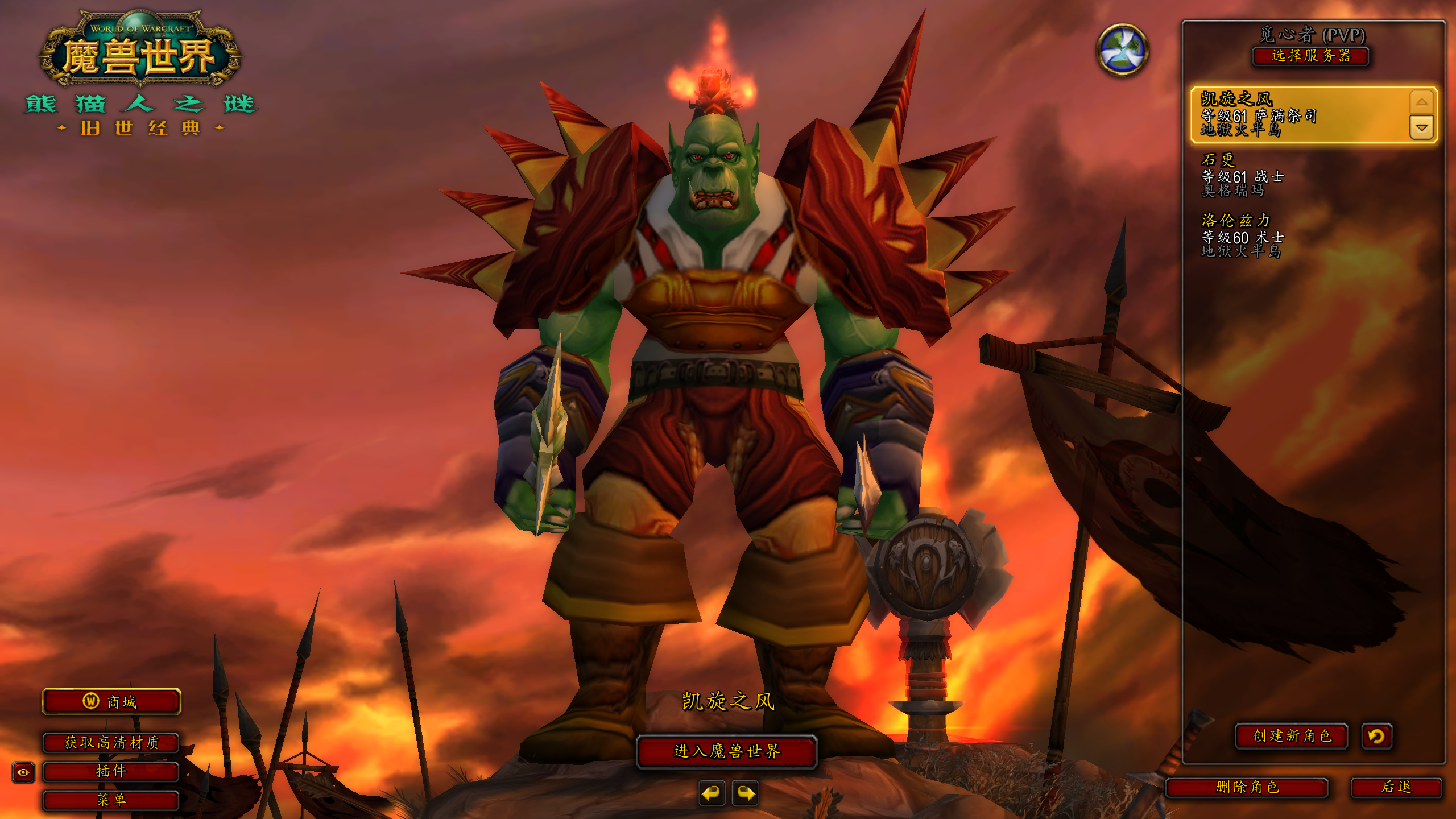
Task: Rotate character right with right arrow
Action: [x=746, y=793]
